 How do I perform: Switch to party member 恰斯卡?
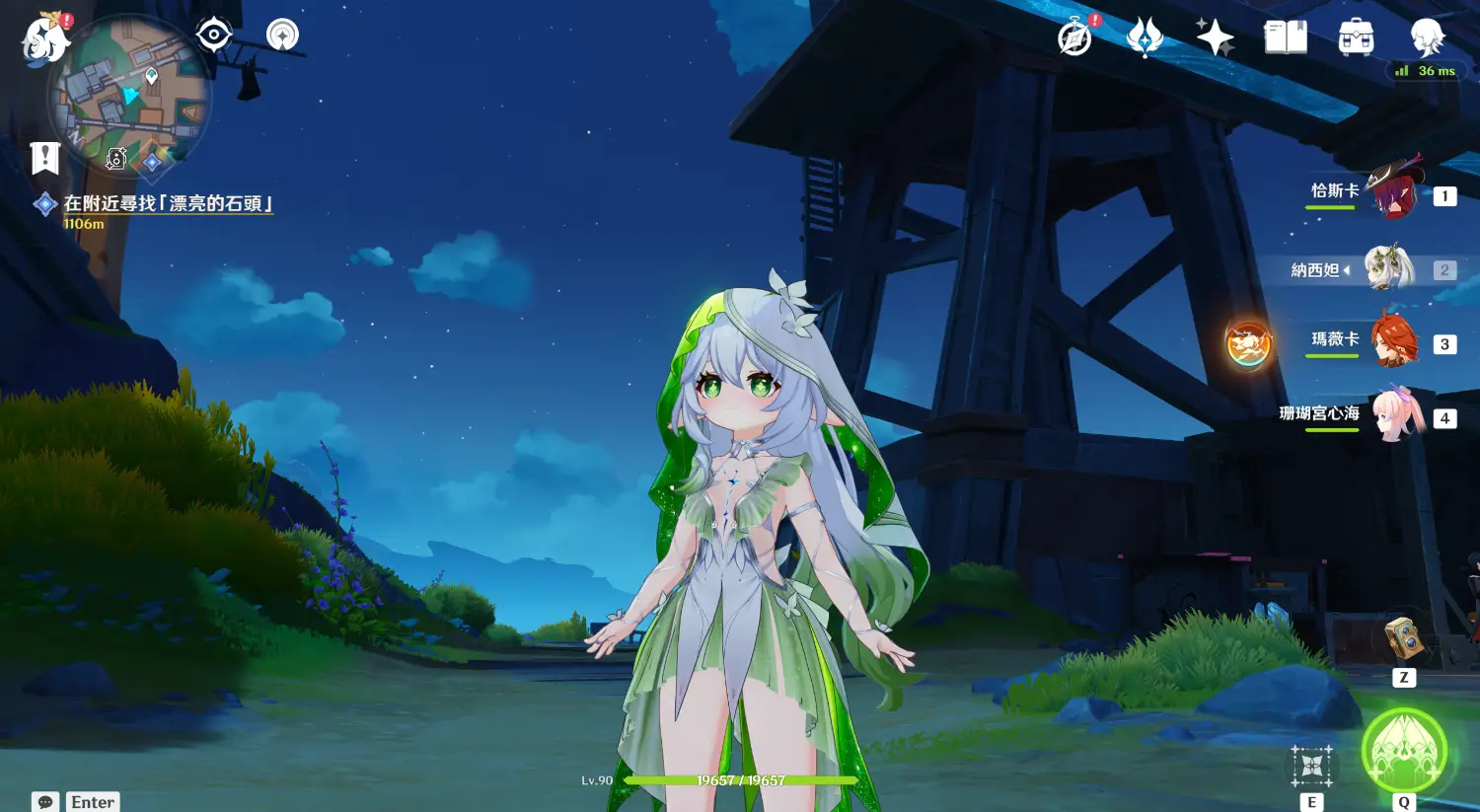(x=1392, y=191)
